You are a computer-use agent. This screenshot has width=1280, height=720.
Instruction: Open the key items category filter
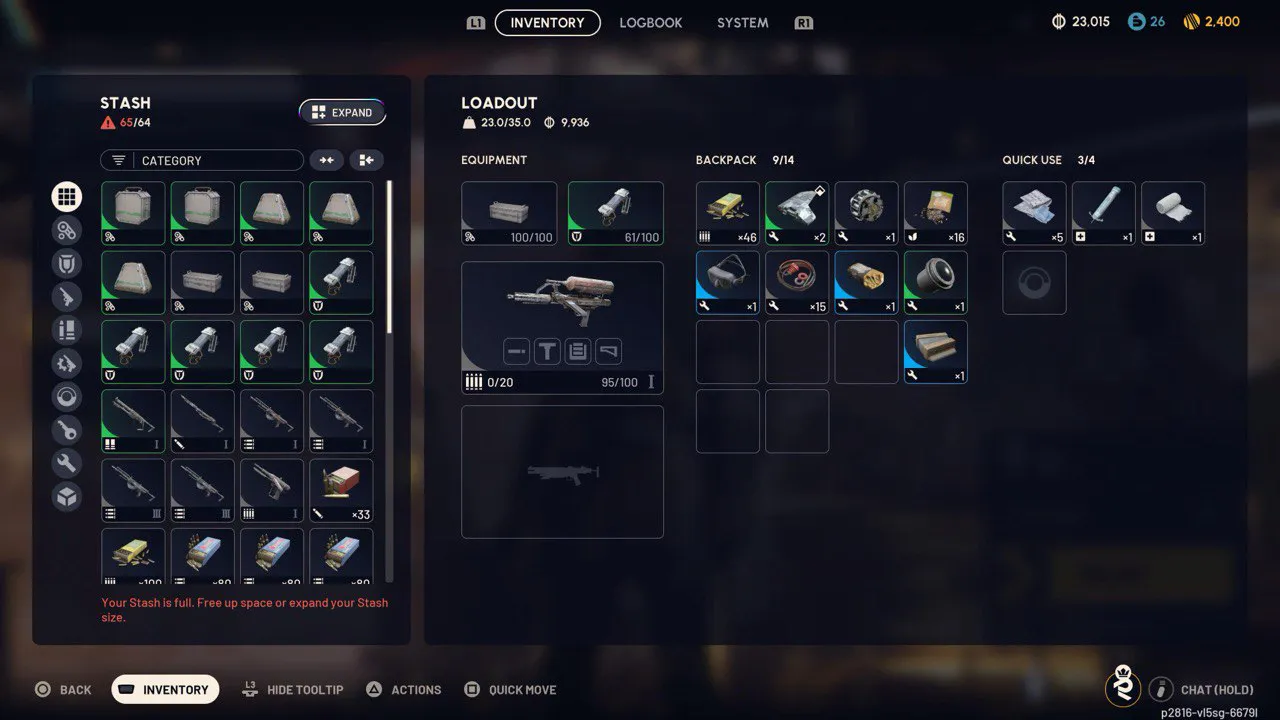pos(66,430)
